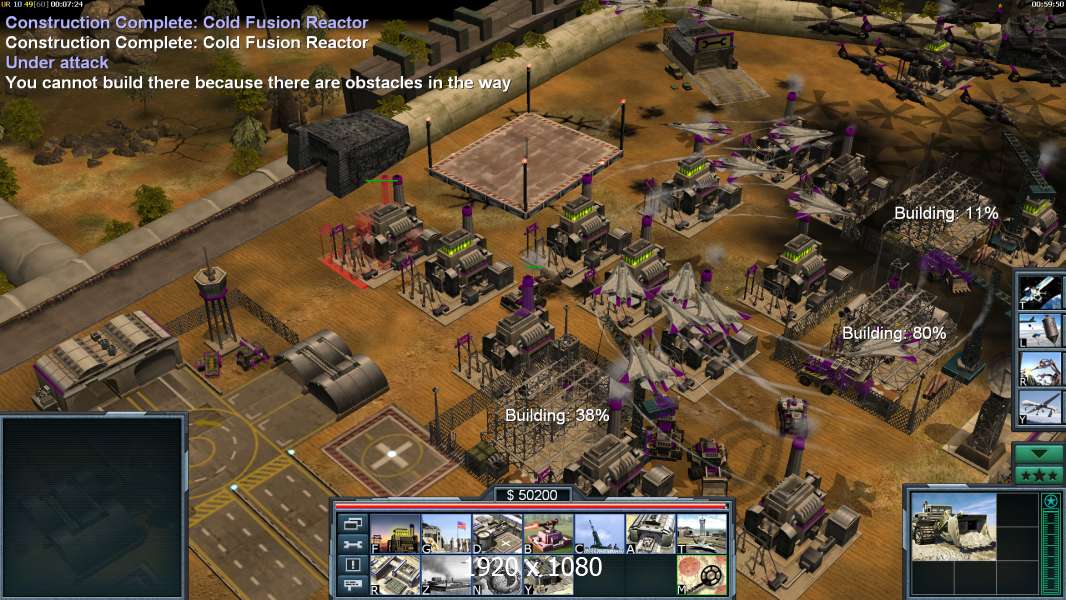Choose the Barracks build icon with American flag
The width and height of the screenshot is (1066, 600).
pos(446,533)
